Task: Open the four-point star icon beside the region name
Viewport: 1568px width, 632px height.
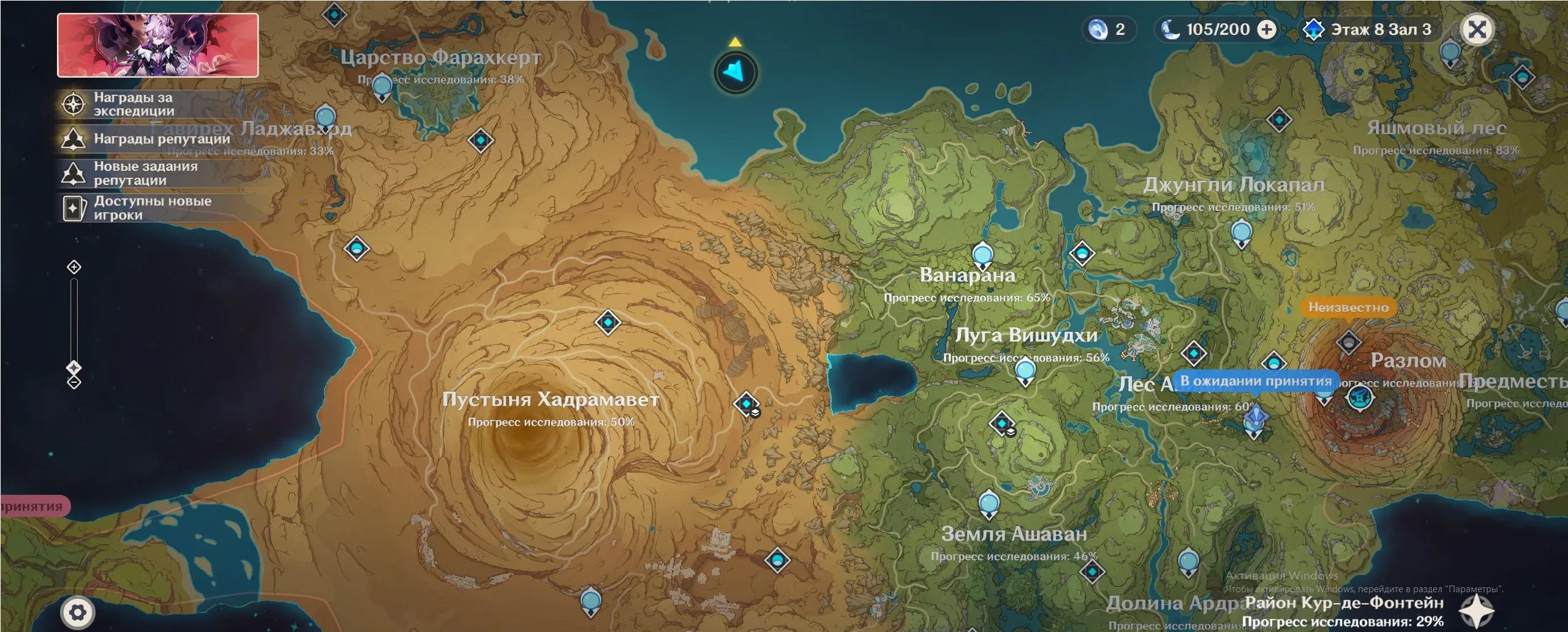Action: (x=1476, y=610)
